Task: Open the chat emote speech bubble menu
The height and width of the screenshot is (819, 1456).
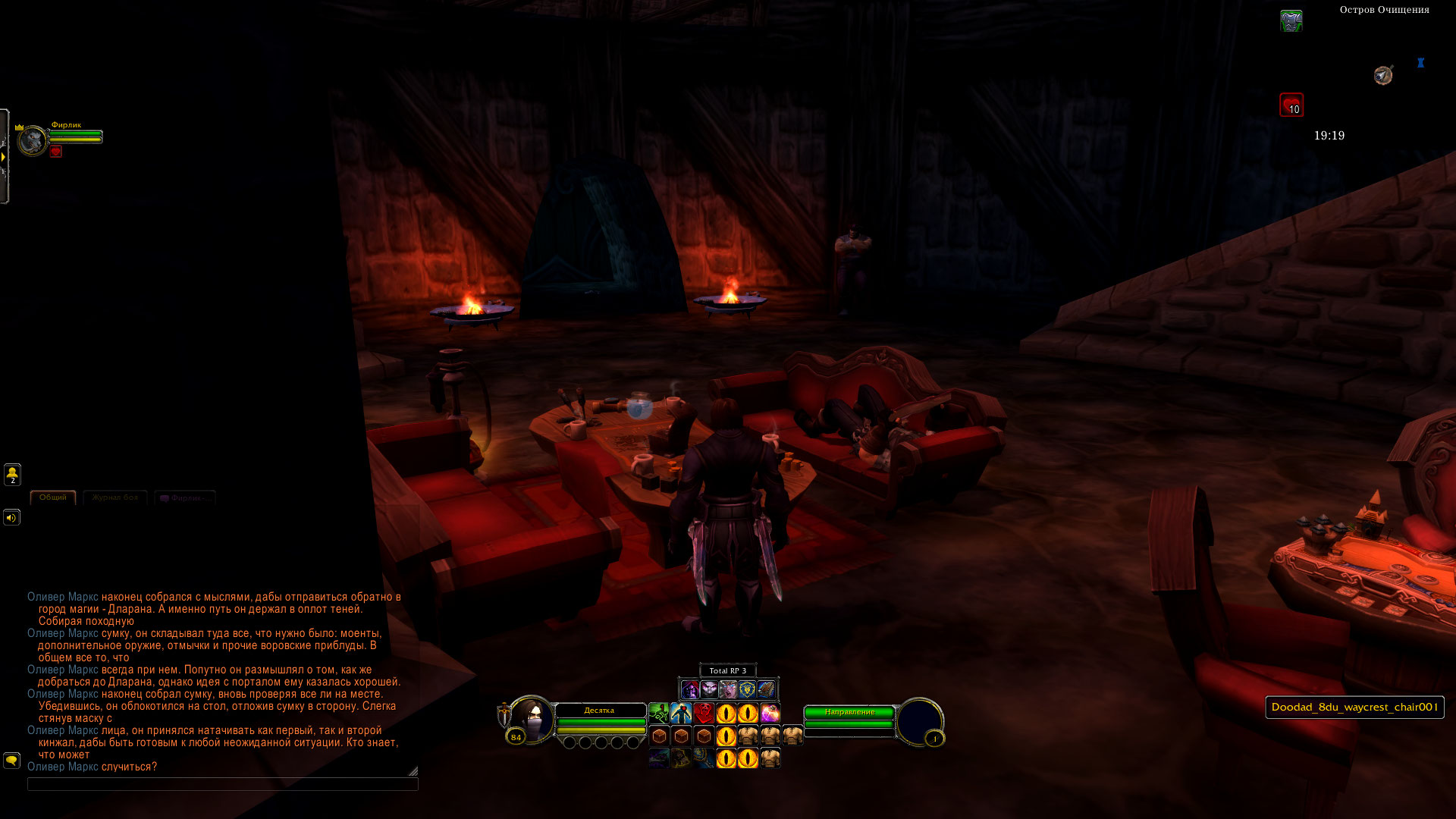Action: [x=11, y=760]
